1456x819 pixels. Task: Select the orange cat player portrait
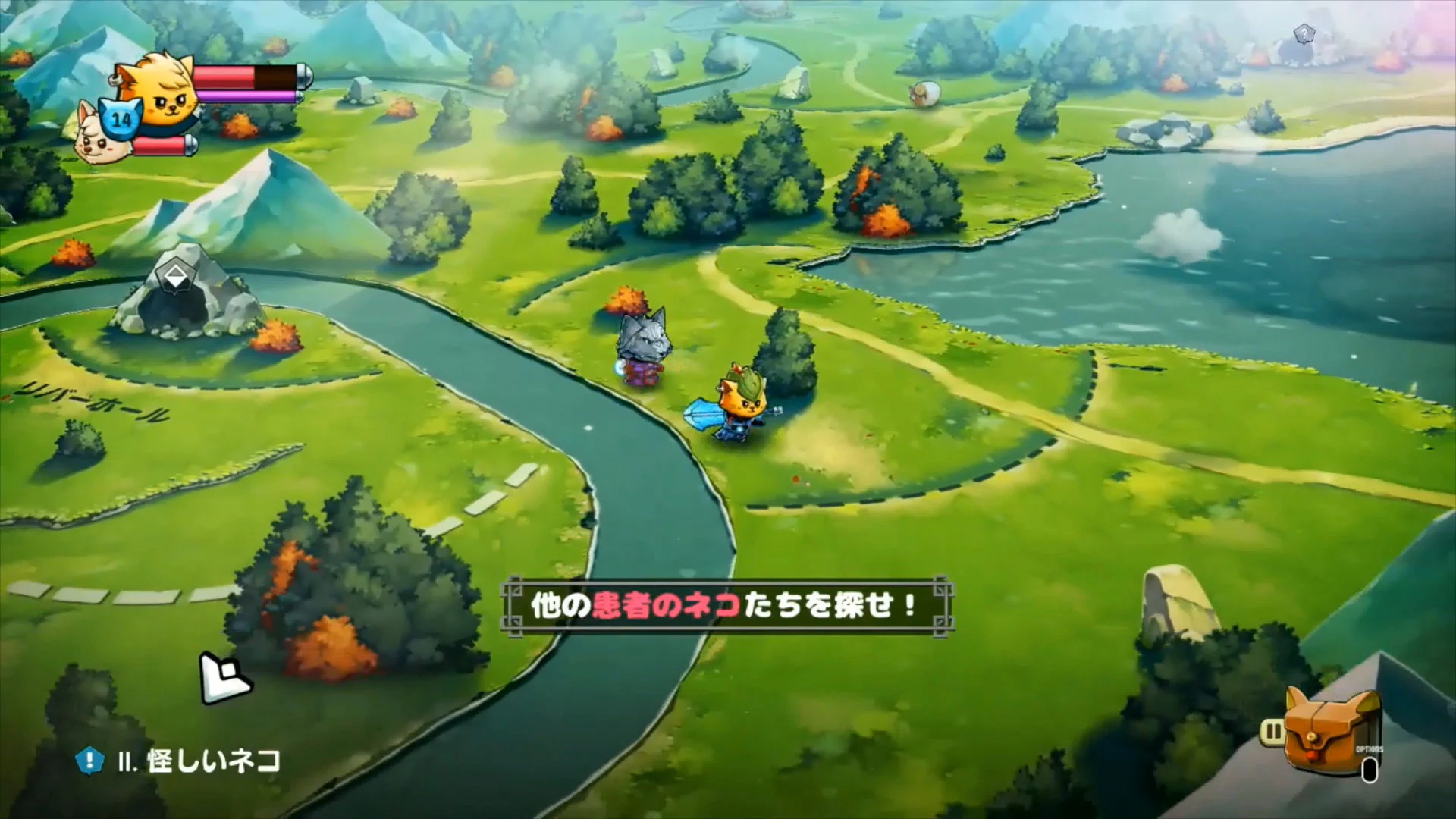point(165,95)
